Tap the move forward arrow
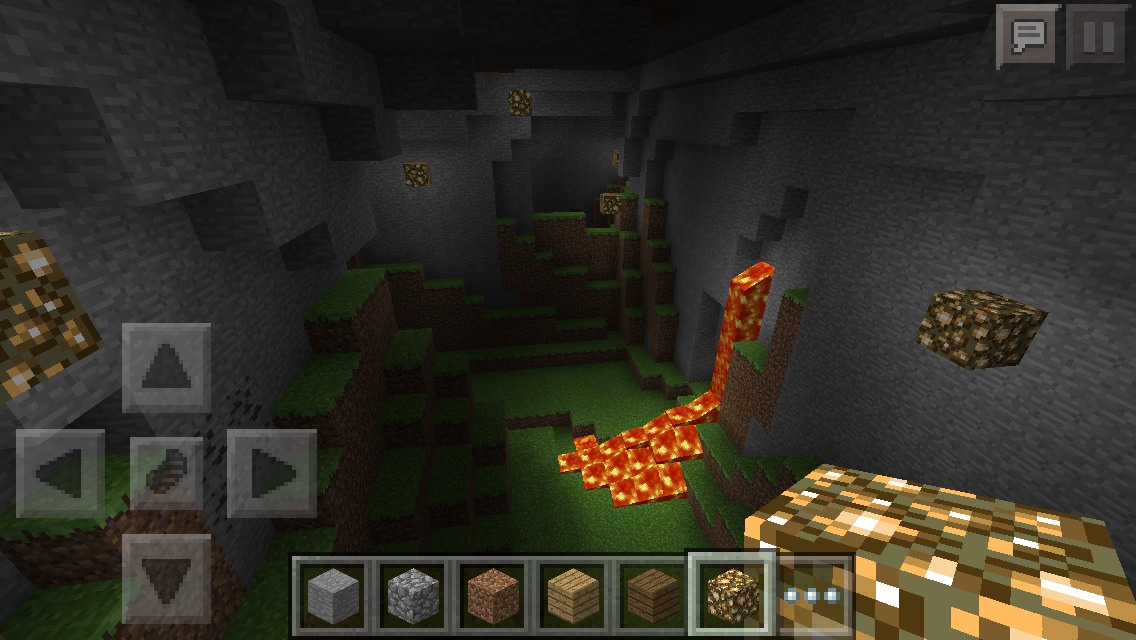This screenshot has width=1136, height=640. coord(166,369)
